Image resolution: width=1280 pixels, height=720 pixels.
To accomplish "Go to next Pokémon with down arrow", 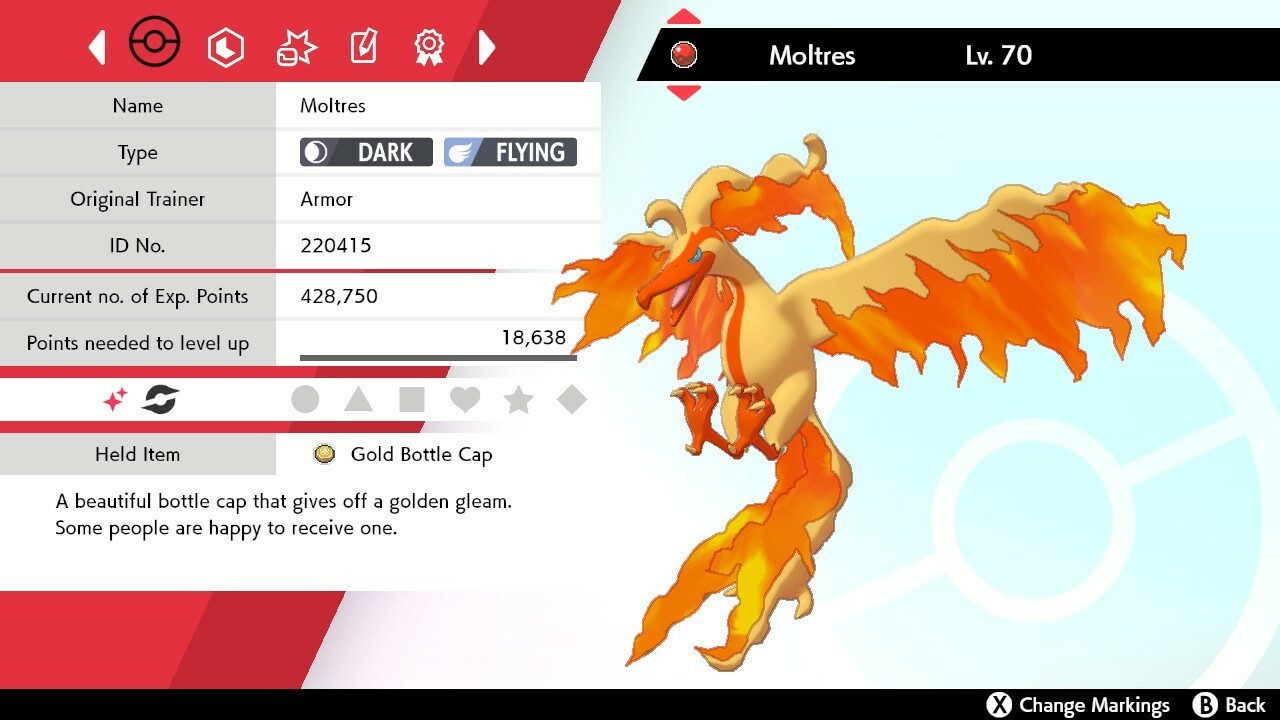I will click(x=683, y=93).
